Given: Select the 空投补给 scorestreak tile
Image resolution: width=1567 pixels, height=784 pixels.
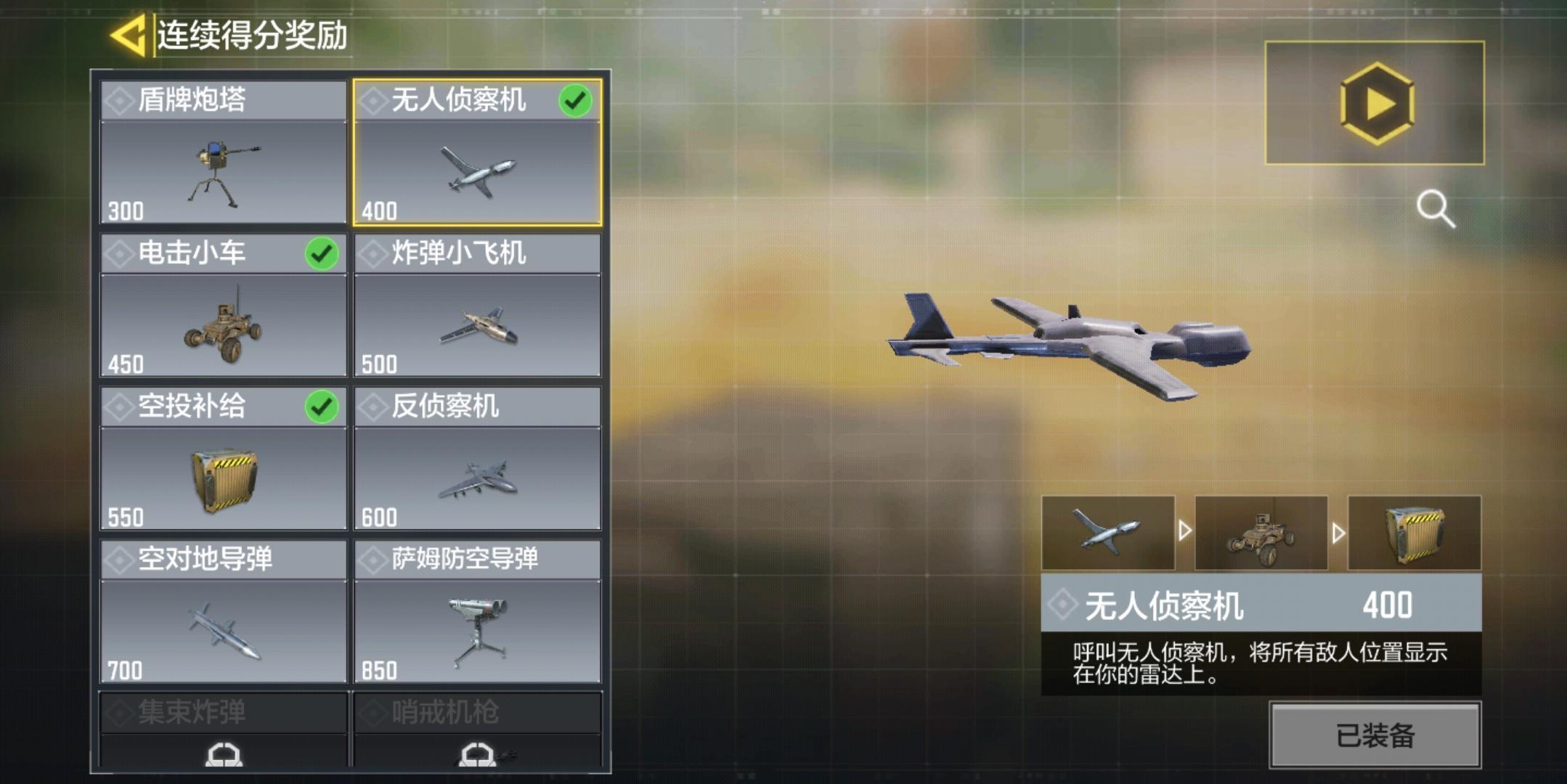Looking at the screenshot, I should tap(223, 459).
